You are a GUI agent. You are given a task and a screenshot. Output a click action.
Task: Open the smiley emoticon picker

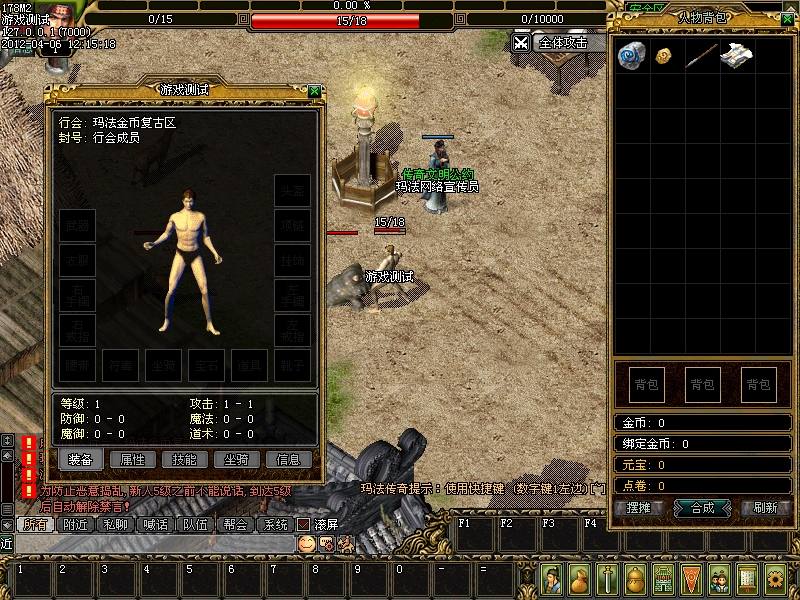point(306,543)
